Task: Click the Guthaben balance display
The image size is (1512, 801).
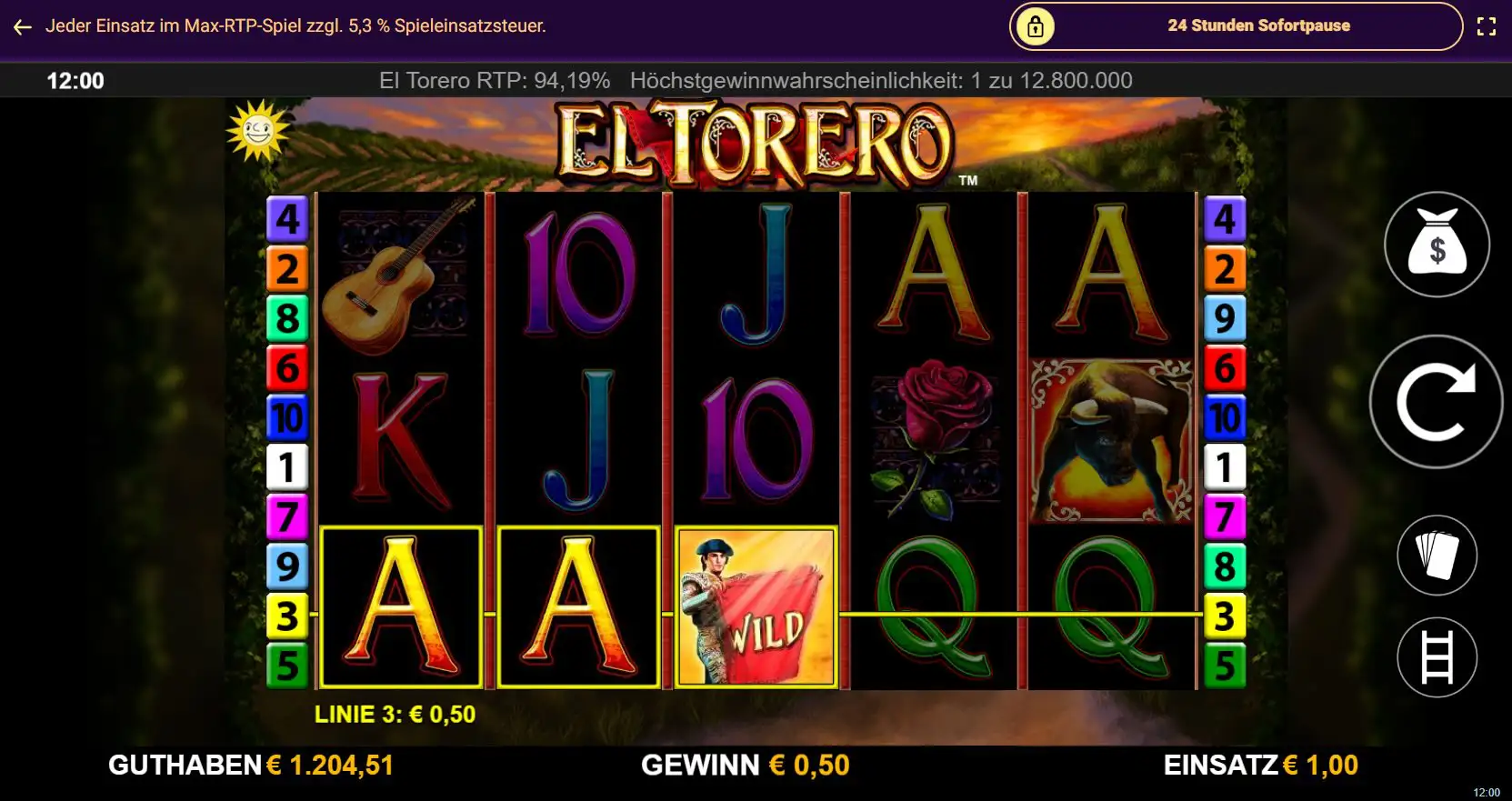Action: pos(251,766)
